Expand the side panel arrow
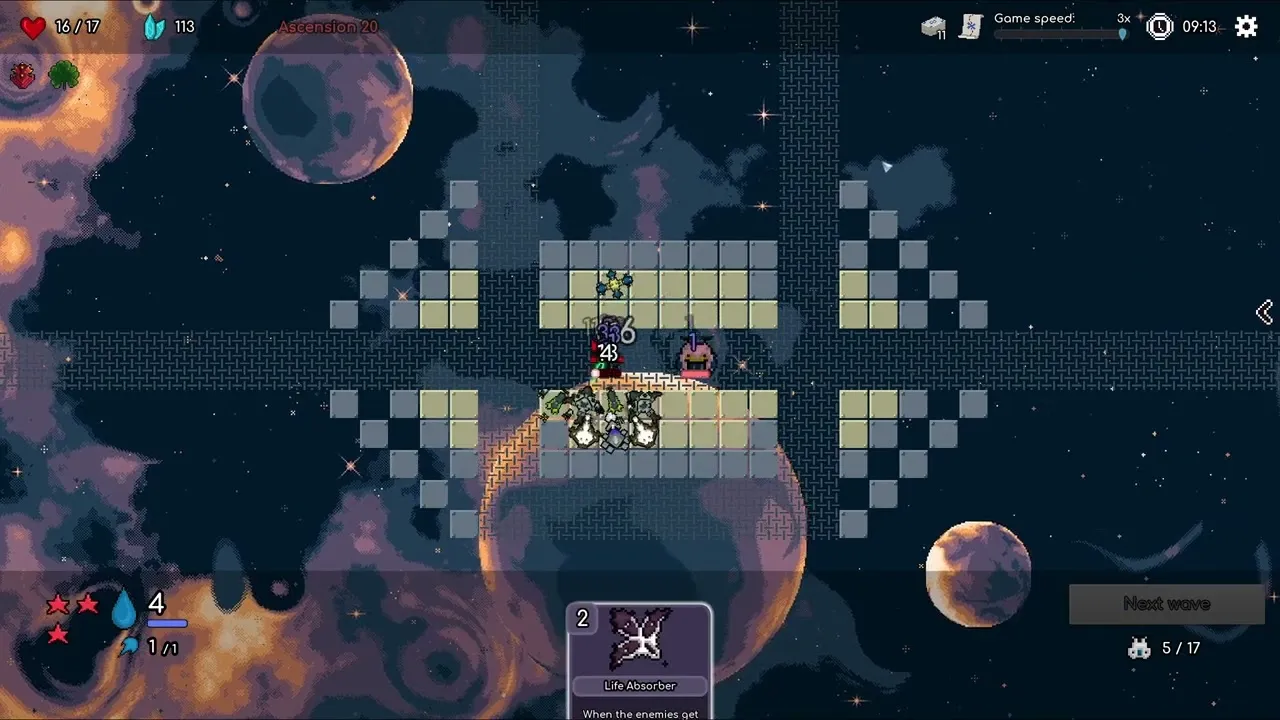1280x720 pixels. (x=1264, y=313)
